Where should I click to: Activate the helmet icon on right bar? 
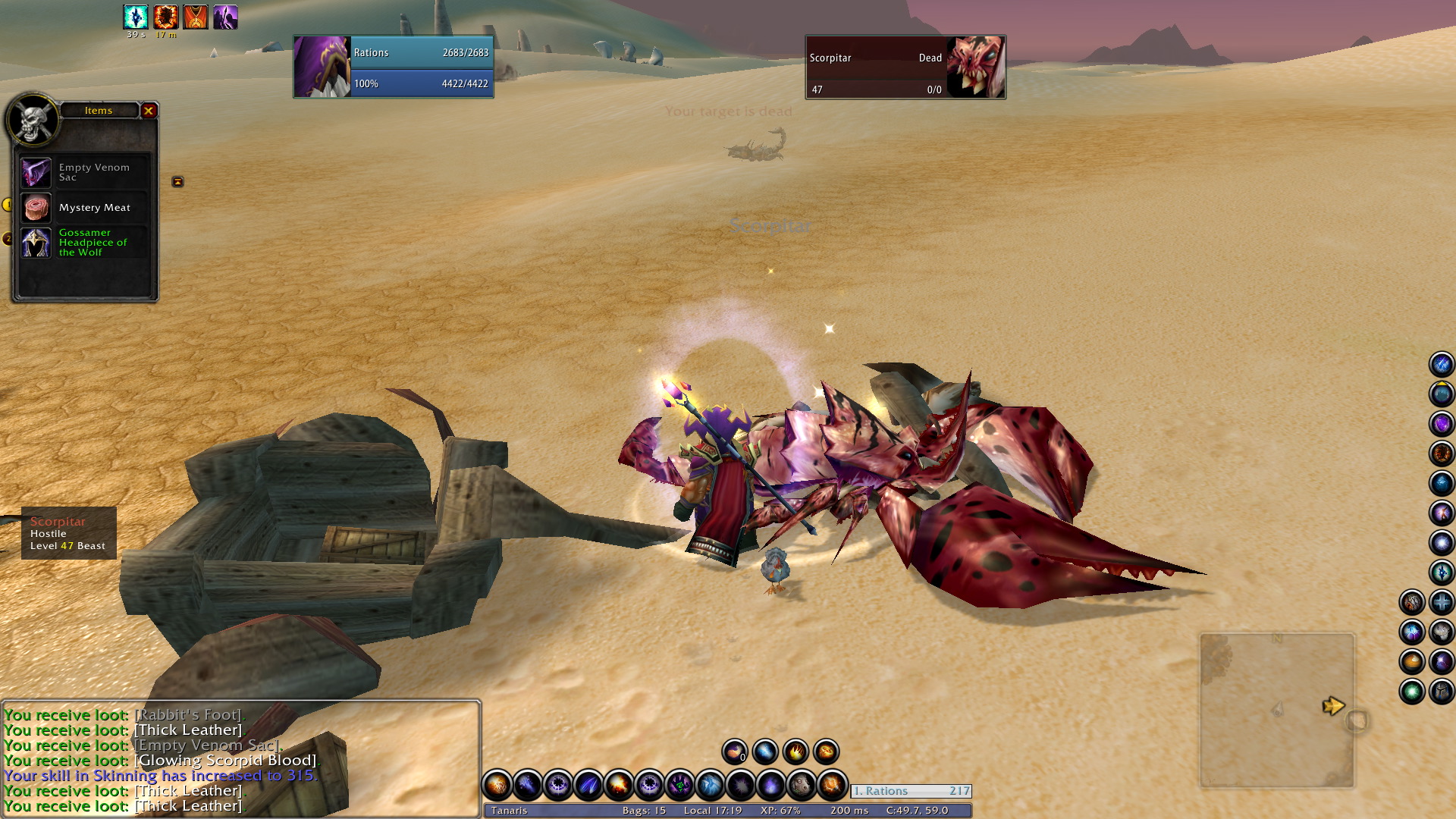(1441, 692)
